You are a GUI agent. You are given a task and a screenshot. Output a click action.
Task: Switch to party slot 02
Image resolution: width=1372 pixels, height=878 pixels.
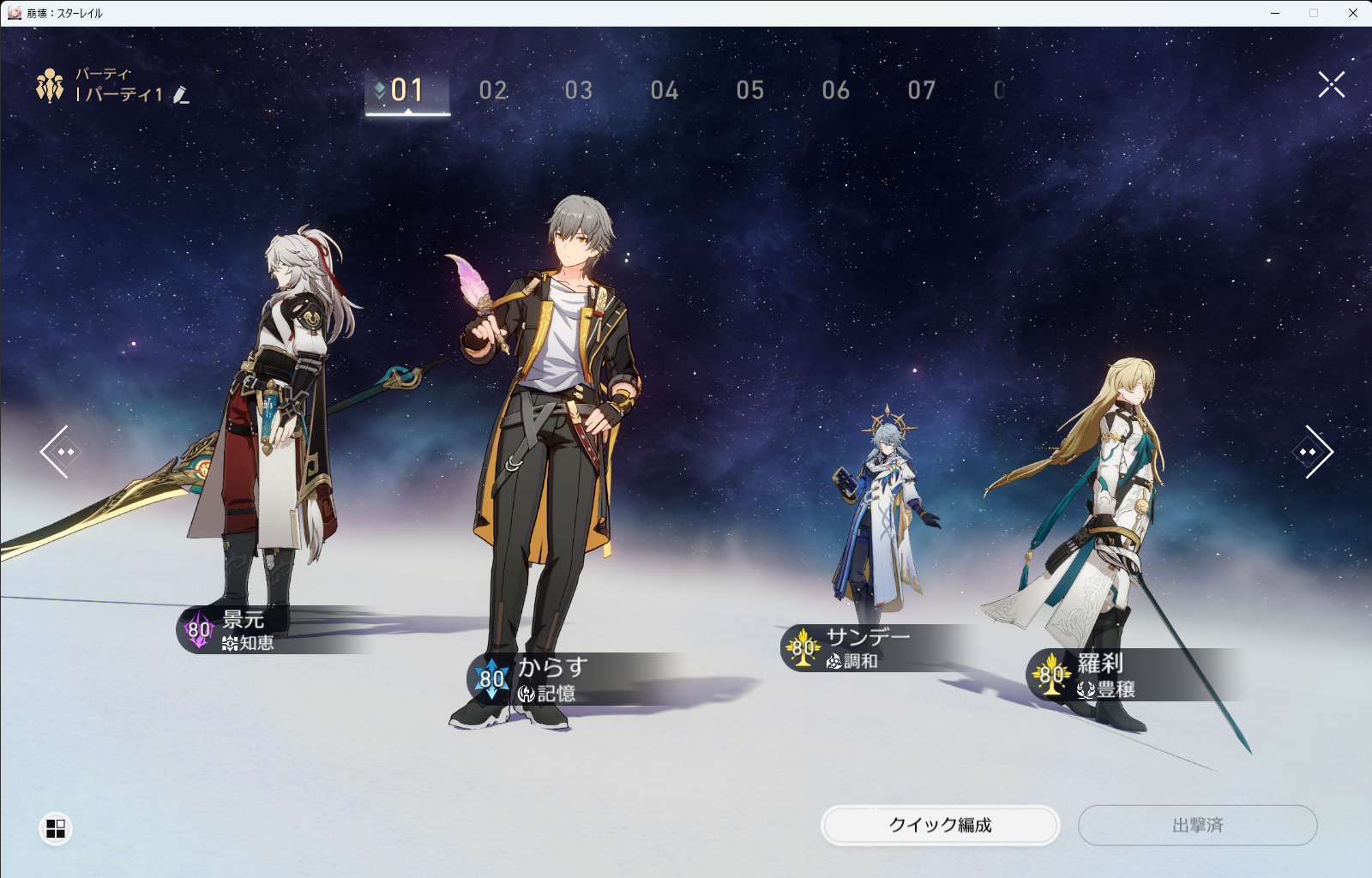494,91
